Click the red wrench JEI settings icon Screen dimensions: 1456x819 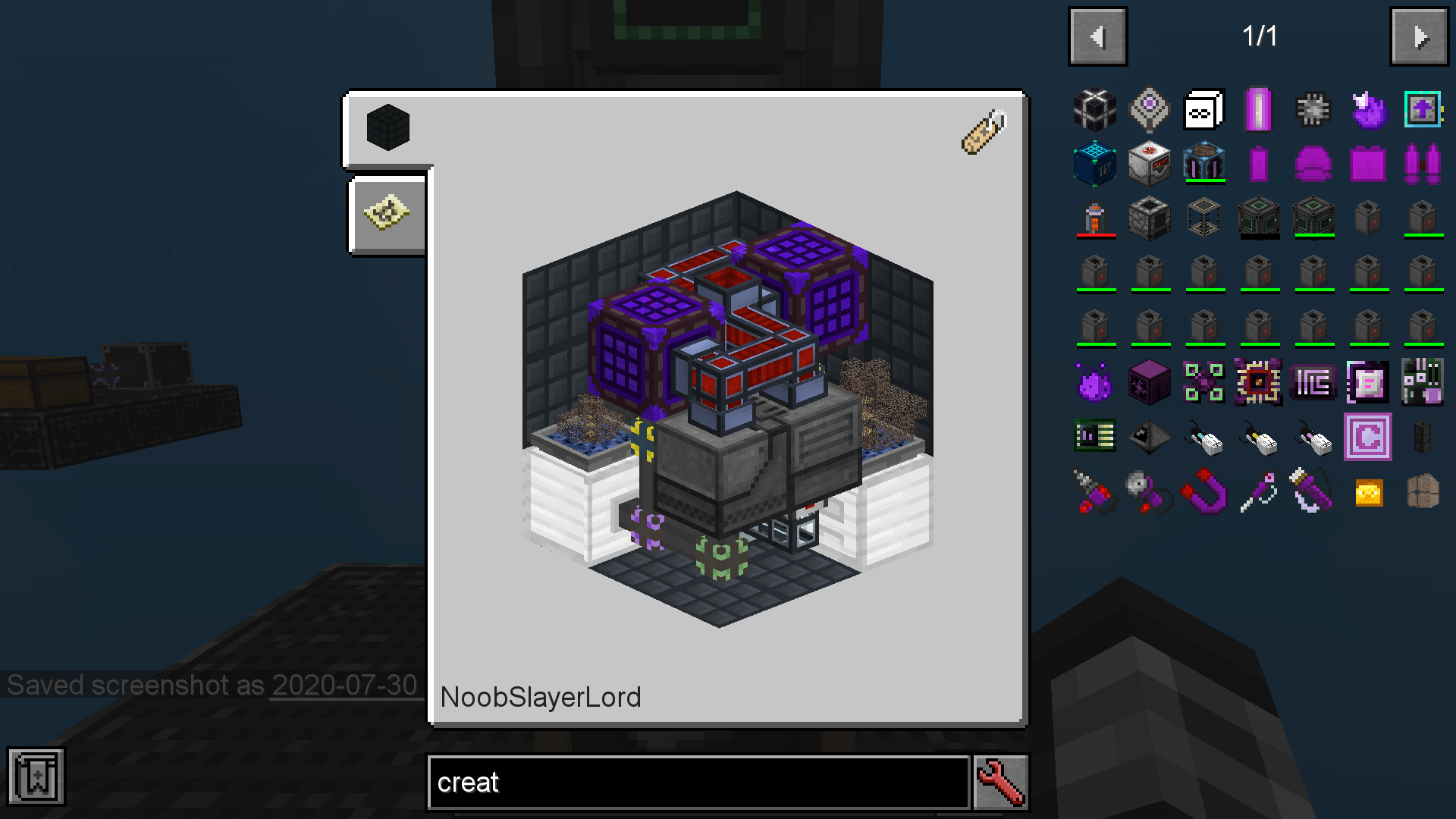[x=1000, y=782]
